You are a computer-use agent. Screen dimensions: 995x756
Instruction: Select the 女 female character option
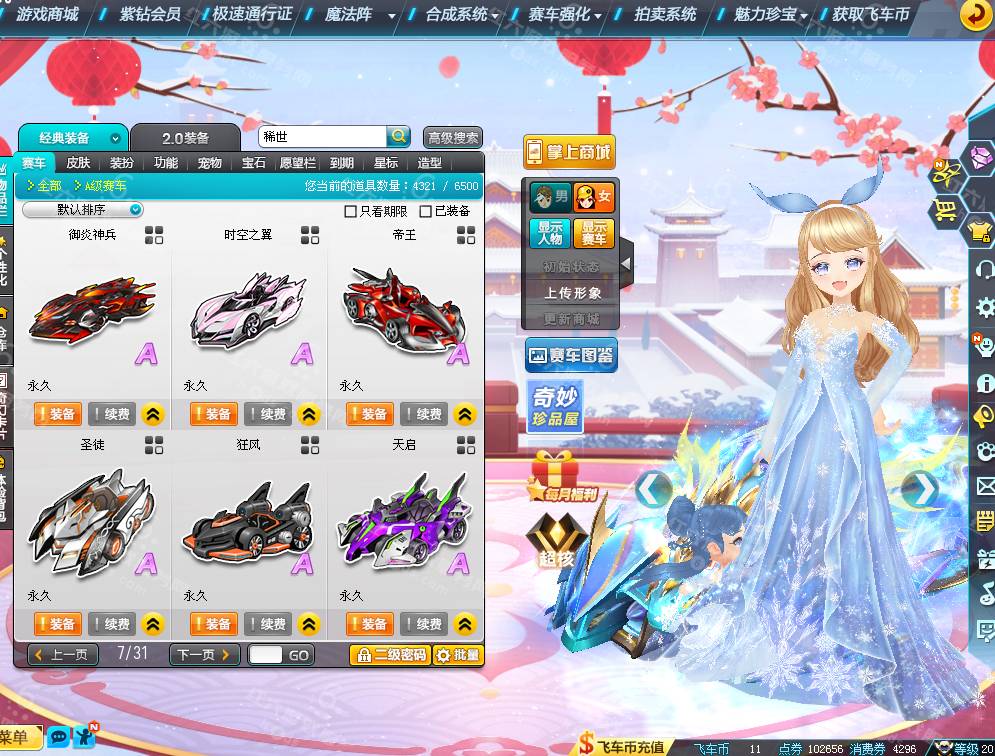click(593, 197)
